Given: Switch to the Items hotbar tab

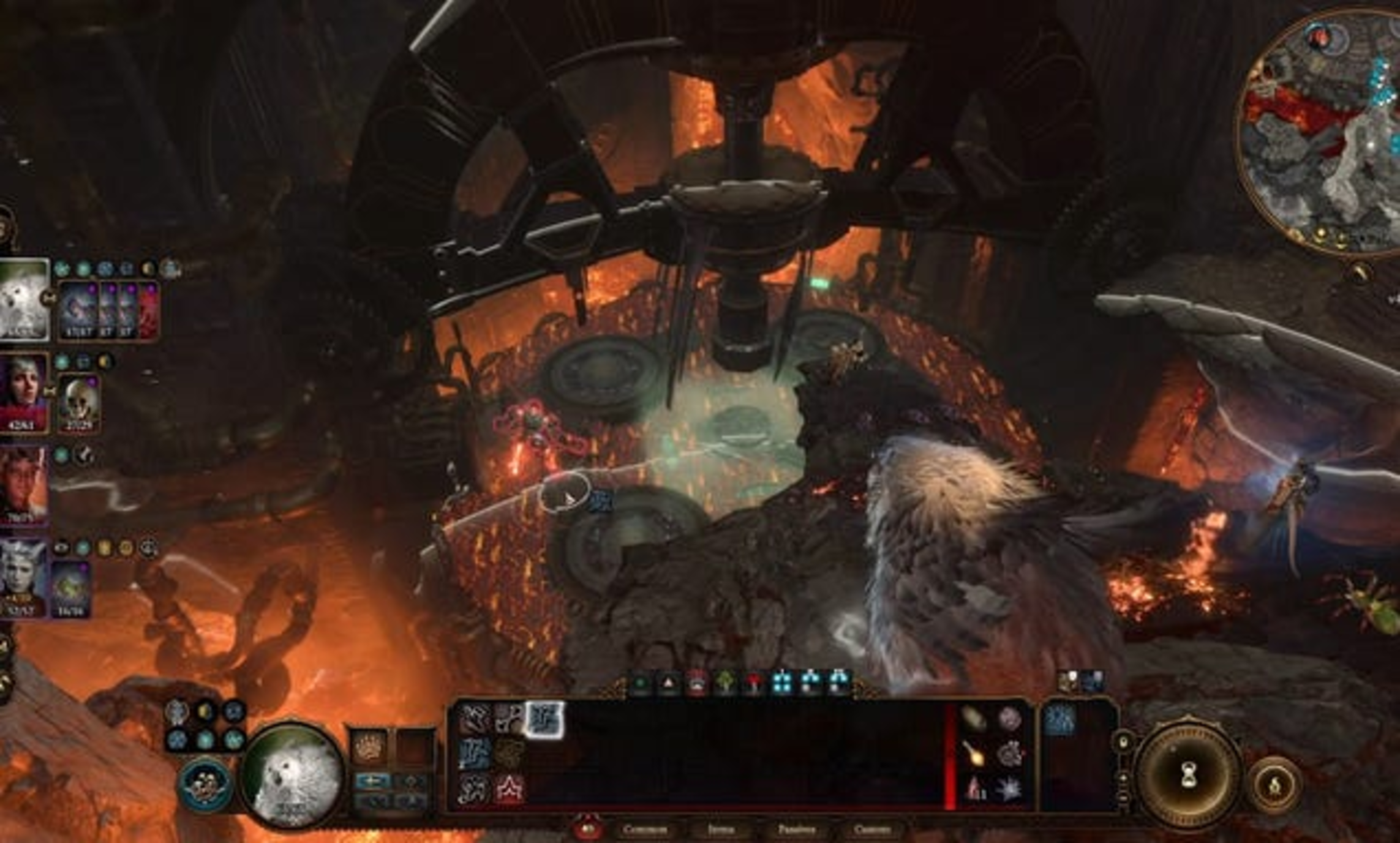Looking at the screenshot, I should (721, 830).
